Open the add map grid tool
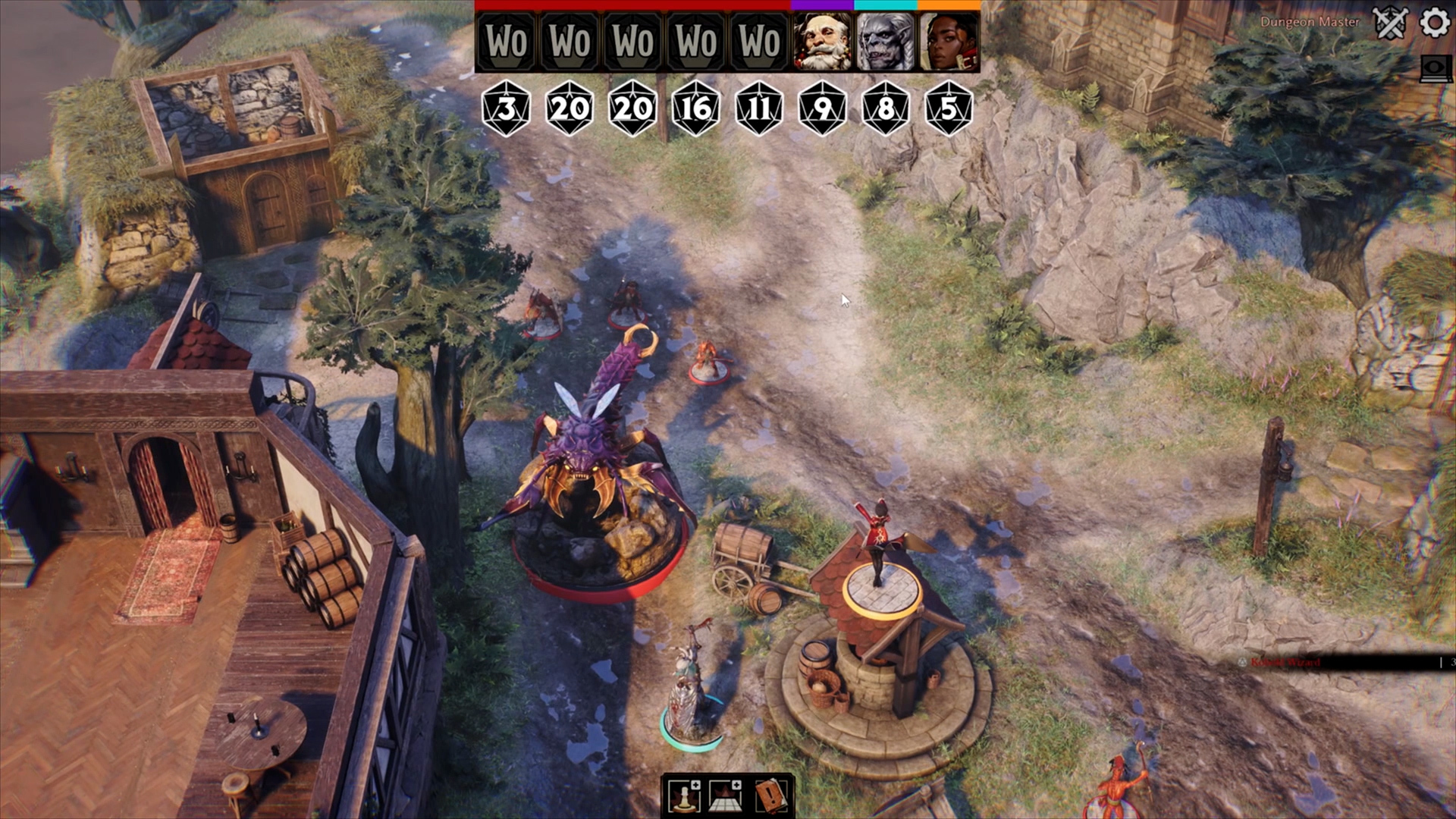1456x819 pixels. [x=726, y=795]
